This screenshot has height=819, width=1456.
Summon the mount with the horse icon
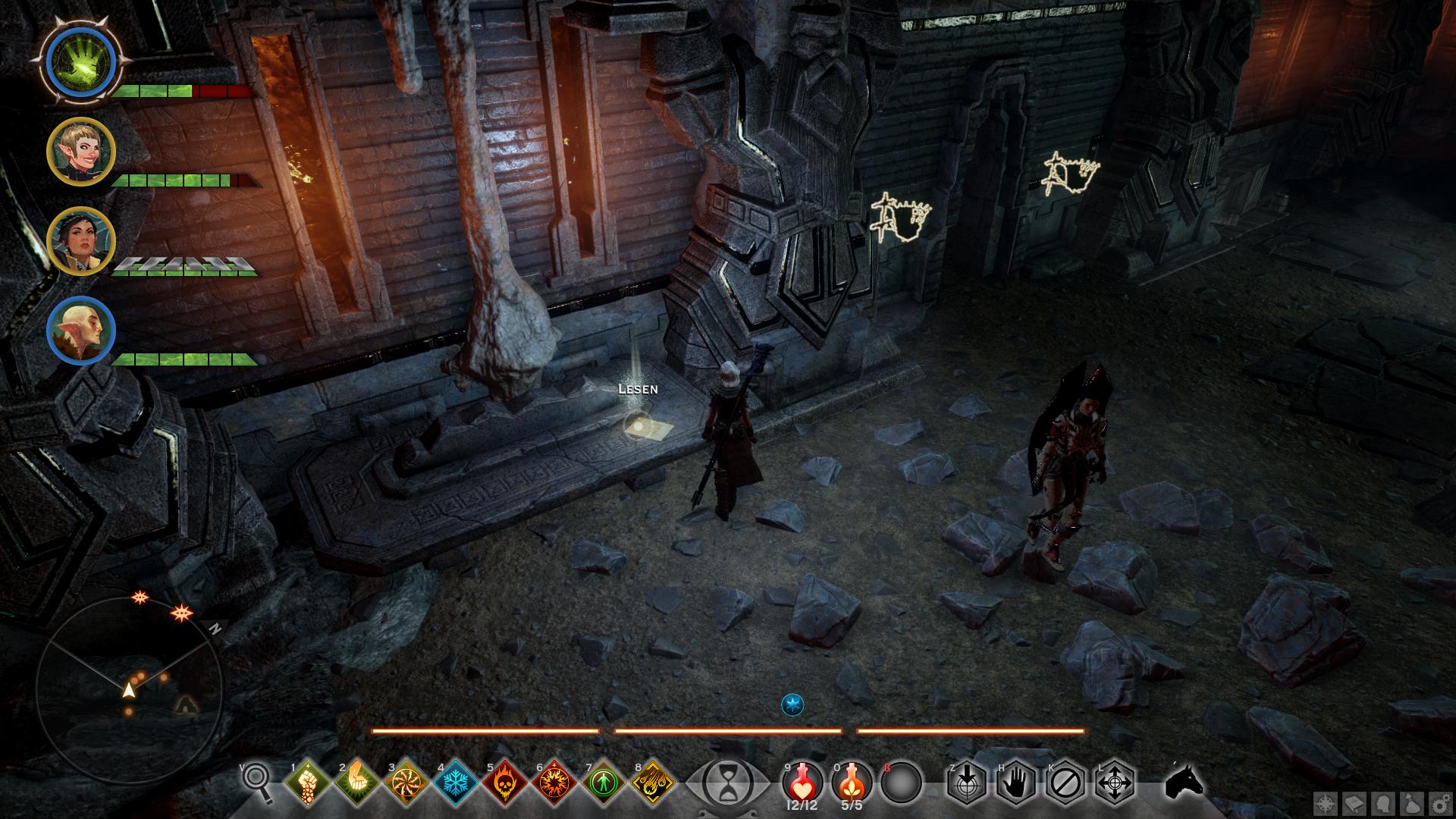[x=1183, y=781]
